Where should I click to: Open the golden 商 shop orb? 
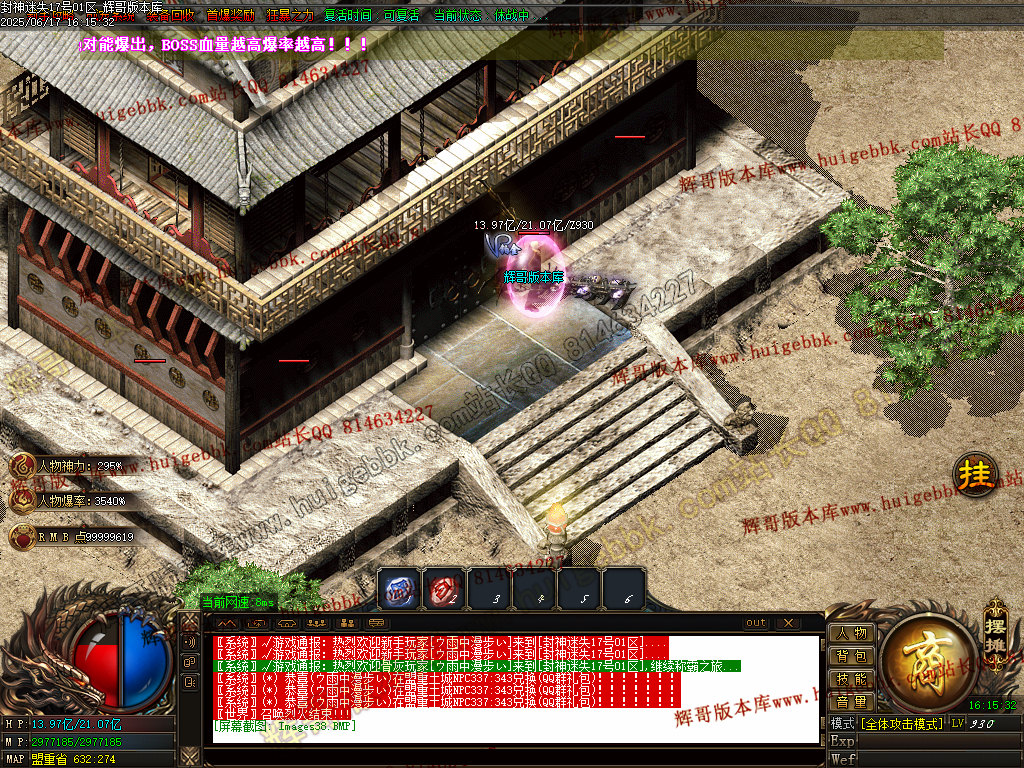pyautogui.click(x=929, y=660)
